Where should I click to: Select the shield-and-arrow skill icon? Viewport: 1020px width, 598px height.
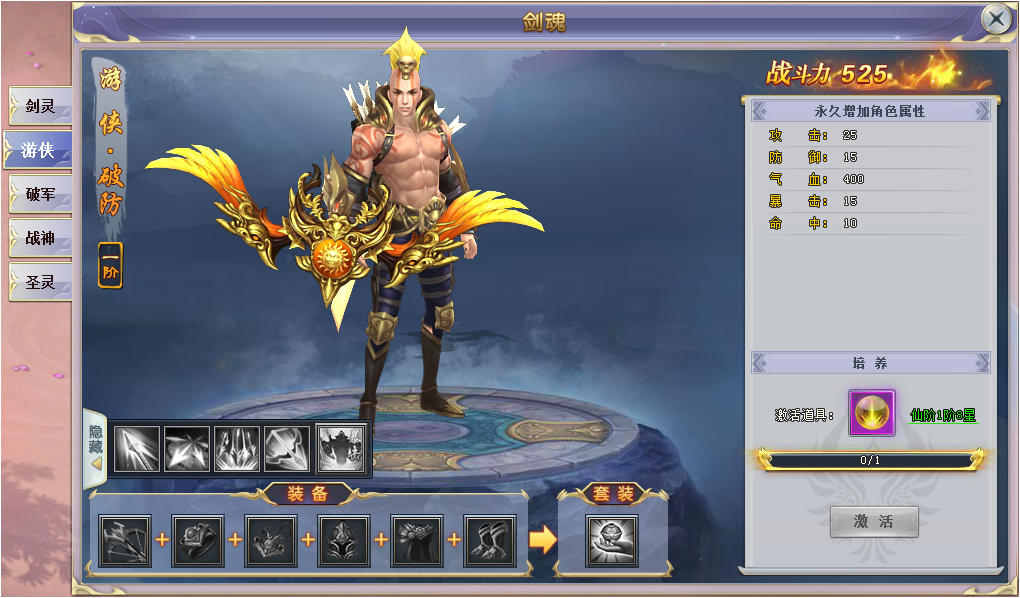click(287, 449)
